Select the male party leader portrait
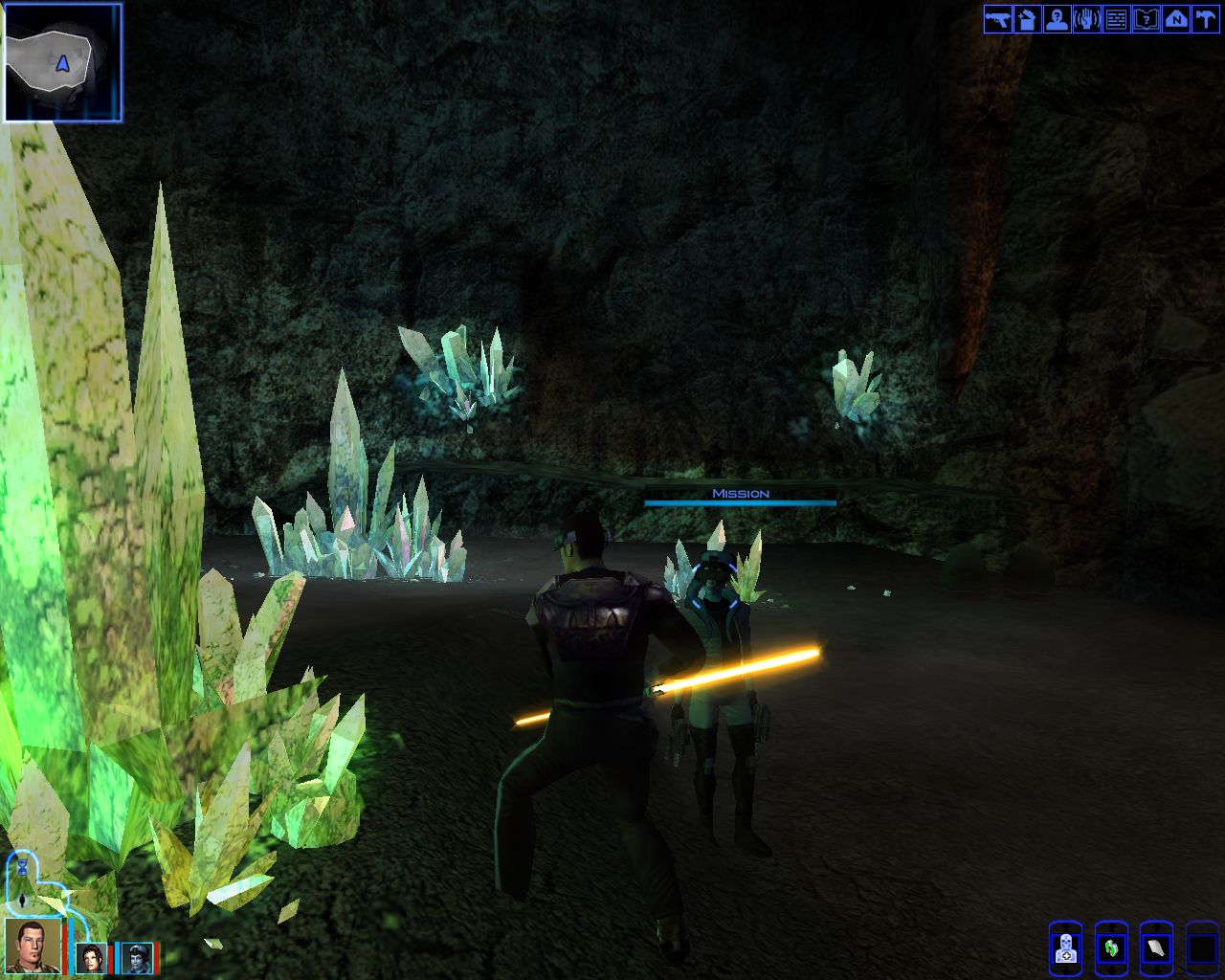 [33, 946]
